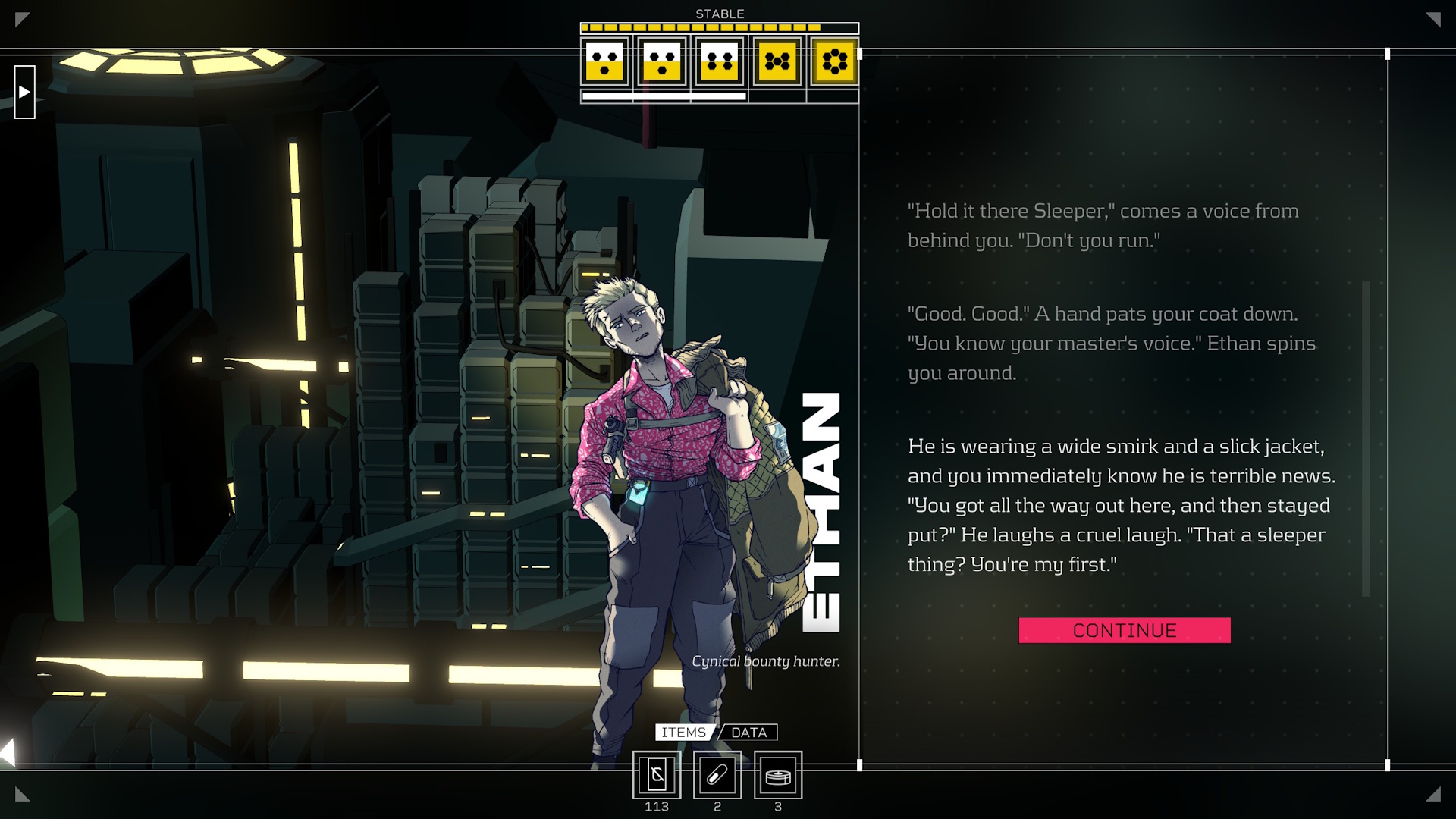Select the ITEMS tab
1456x819 pixels.
coord(683,733)
